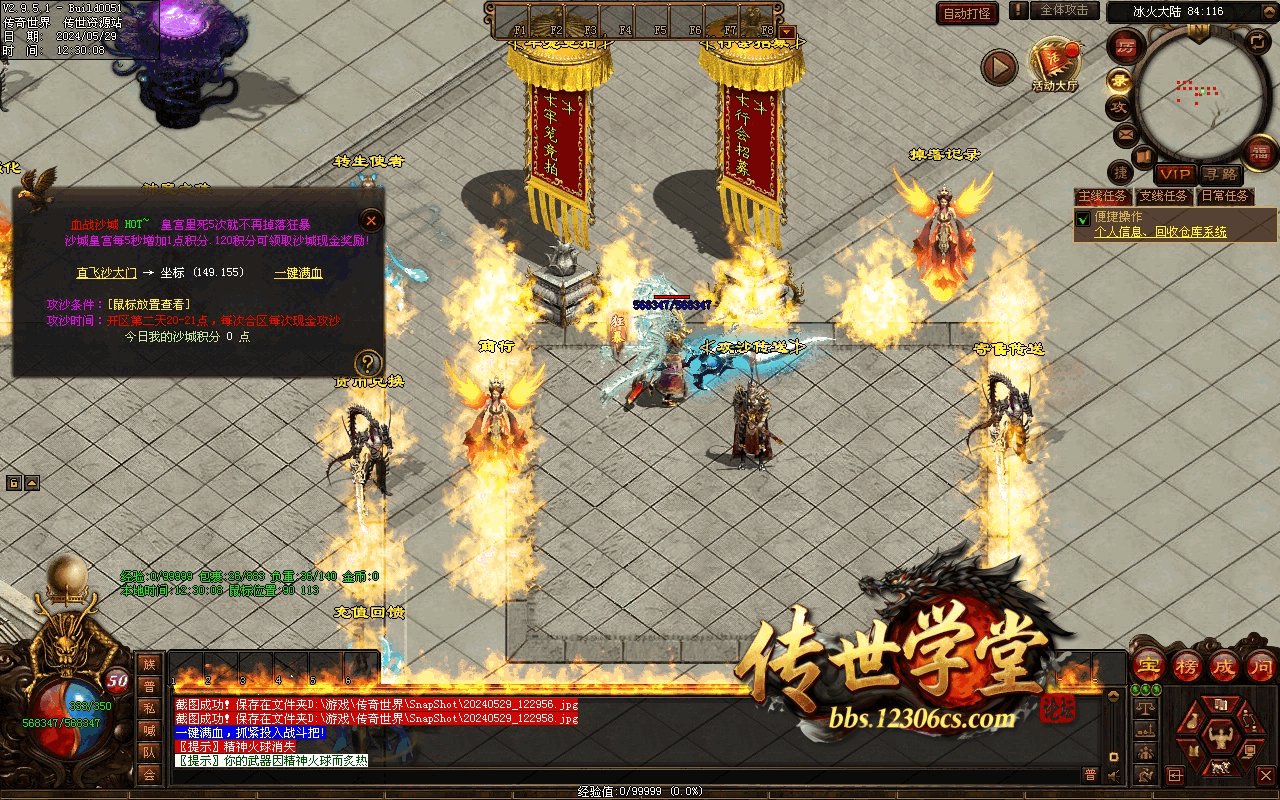Switch to the 日常任务 tab
Viewport: 1280px width, 800px height.
point(1225,196)
